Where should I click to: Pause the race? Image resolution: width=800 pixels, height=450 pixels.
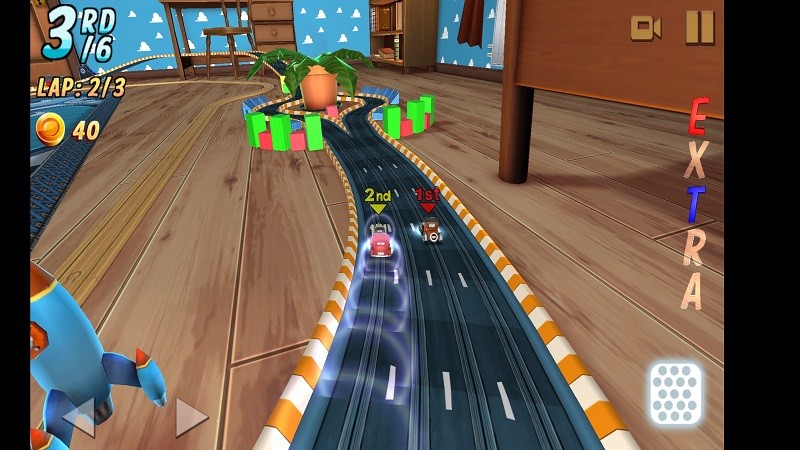click(x=699, y=27)
